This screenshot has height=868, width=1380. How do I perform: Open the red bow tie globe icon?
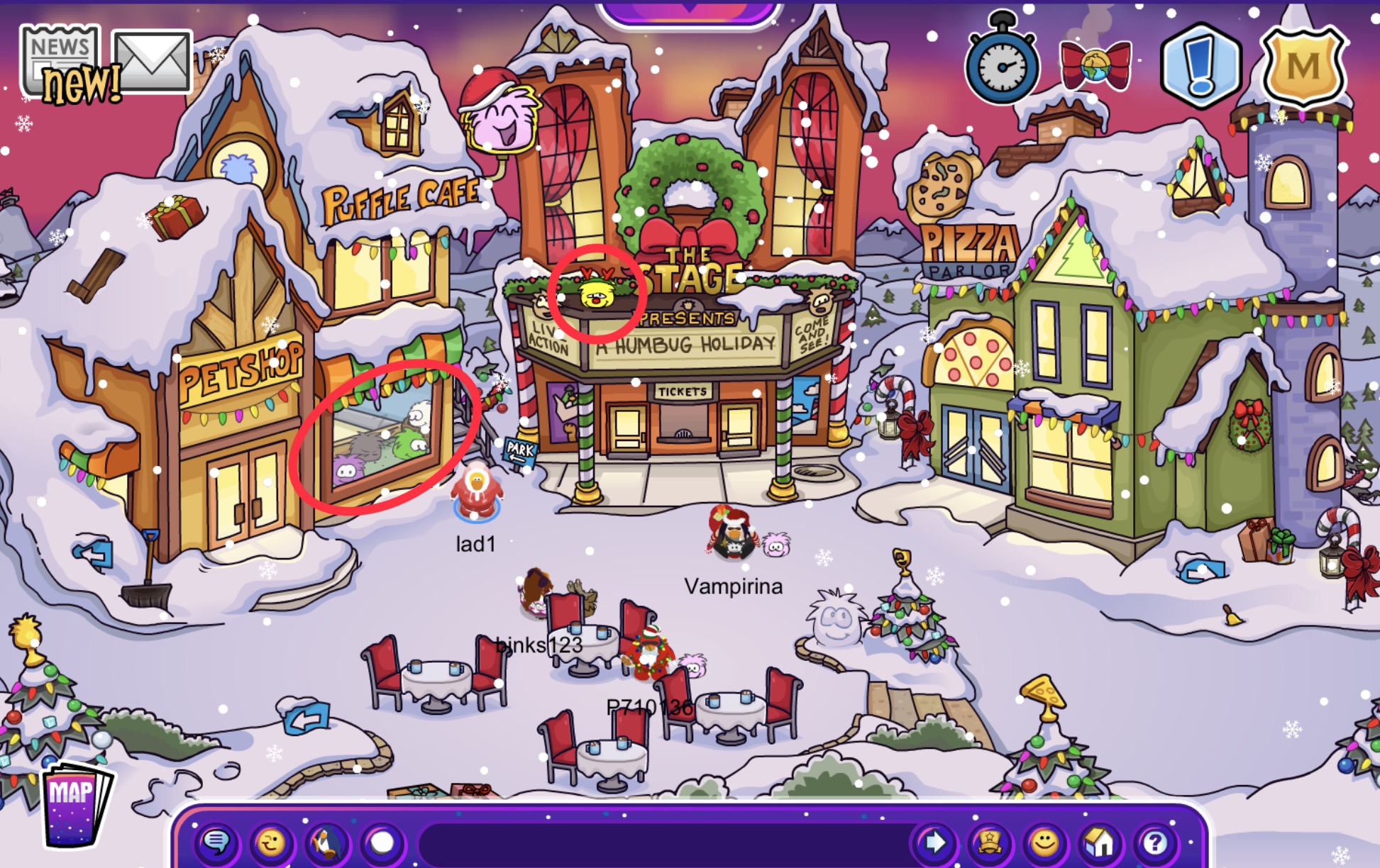(x=1094, y=65)
